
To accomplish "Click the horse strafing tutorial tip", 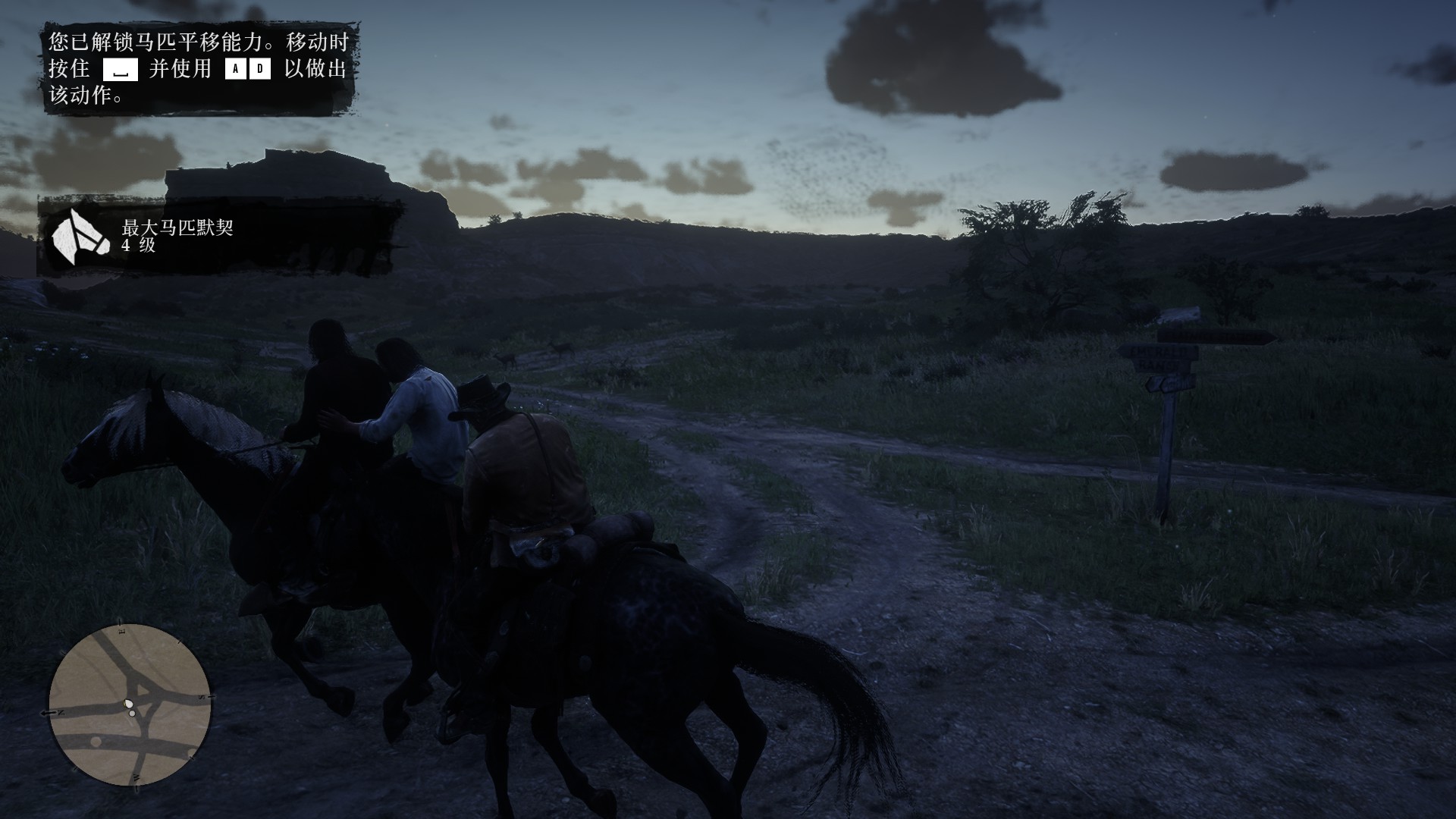I will (x=199, y=69).
